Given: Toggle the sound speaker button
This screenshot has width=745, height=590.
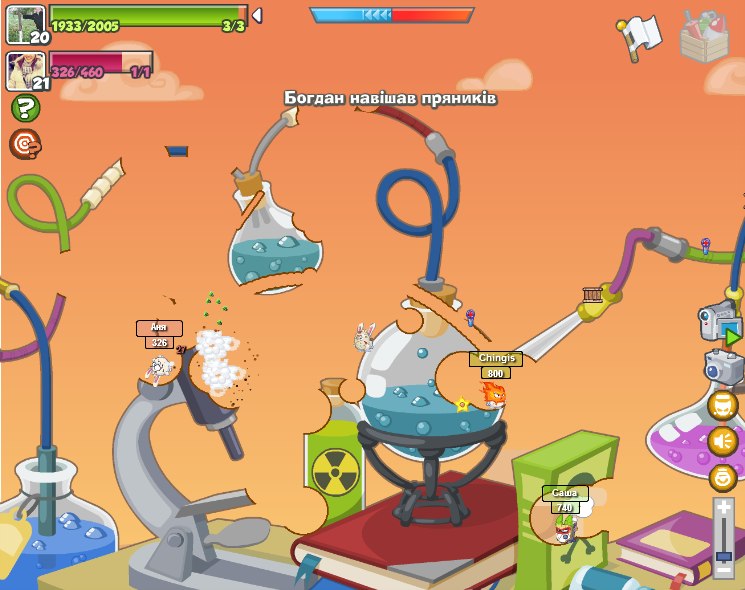Looking at the screenshot, I should click(x=723, y=441).
